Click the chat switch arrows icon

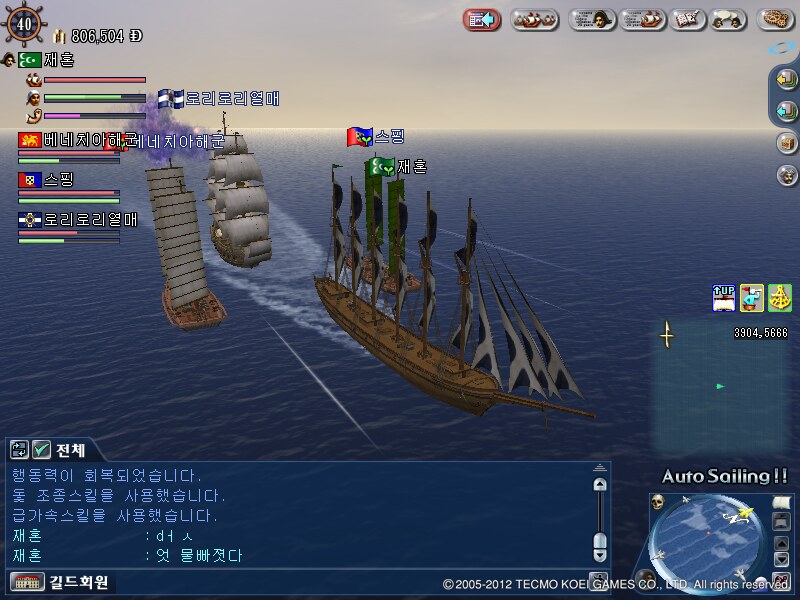20,450
